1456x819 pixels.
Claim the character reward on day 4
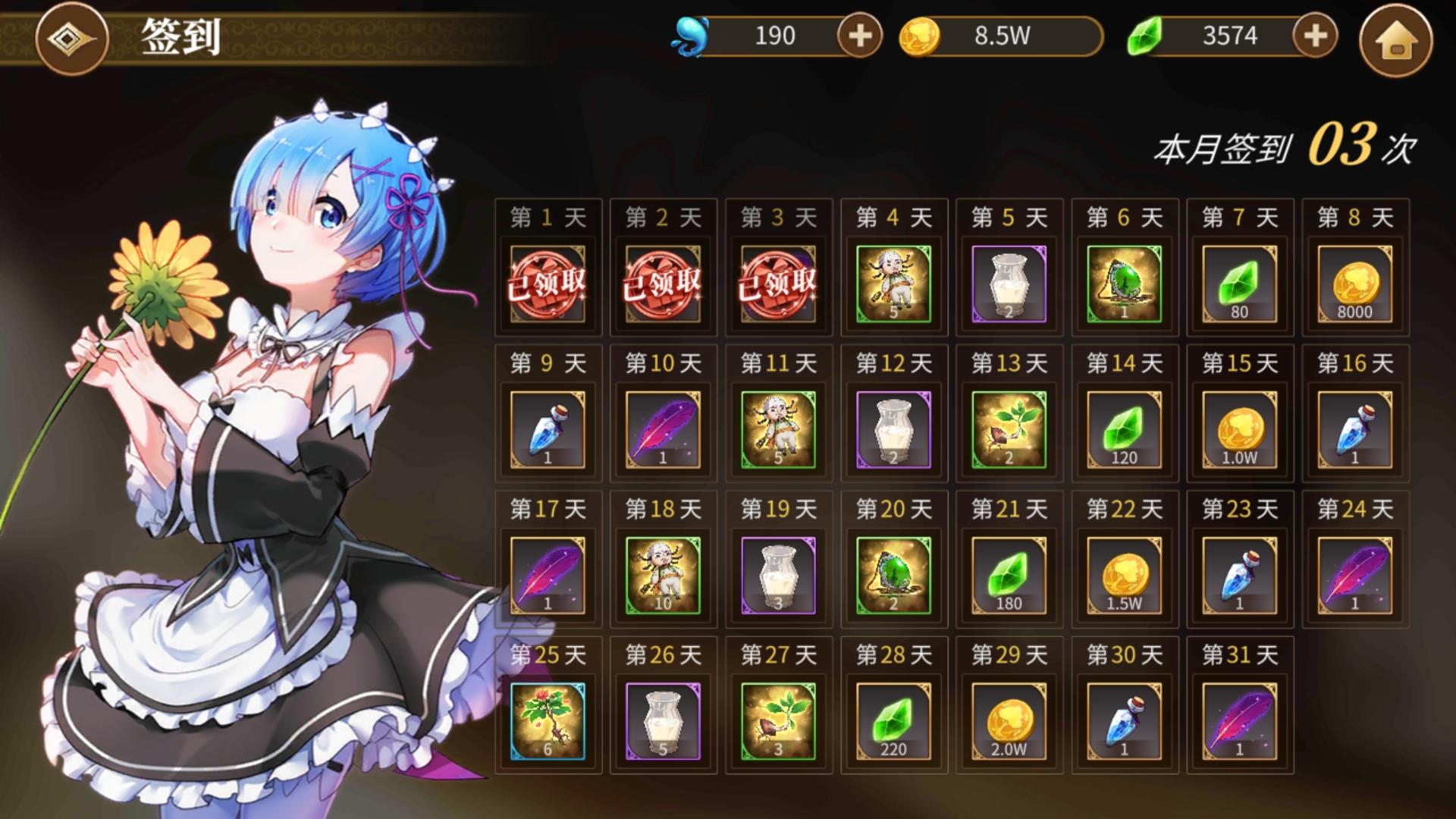893,284
